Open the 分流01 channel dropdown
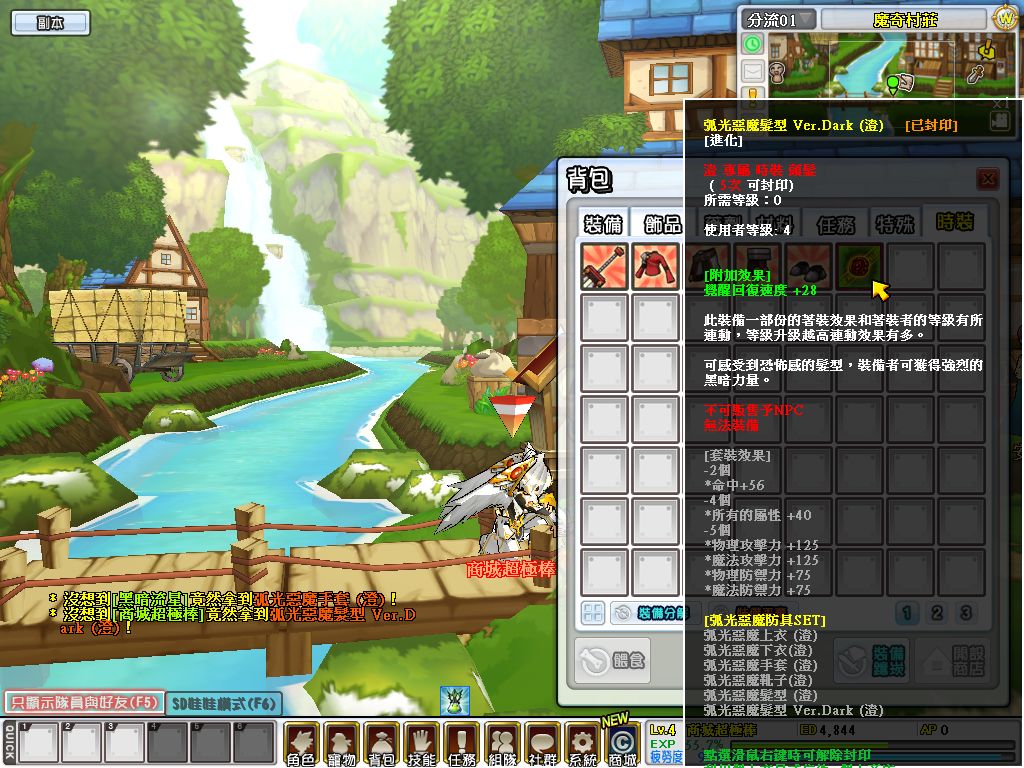The image size is (1024, 768). tap(779, 19)
